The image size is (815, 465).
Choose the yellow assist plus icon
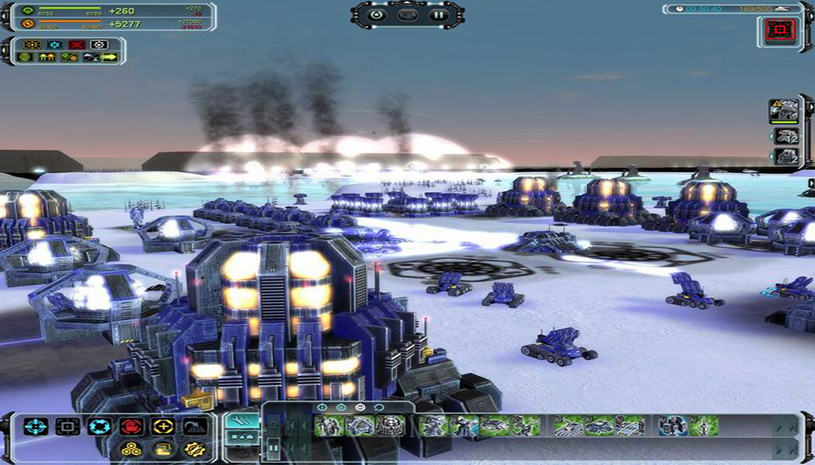click(162, 427)
